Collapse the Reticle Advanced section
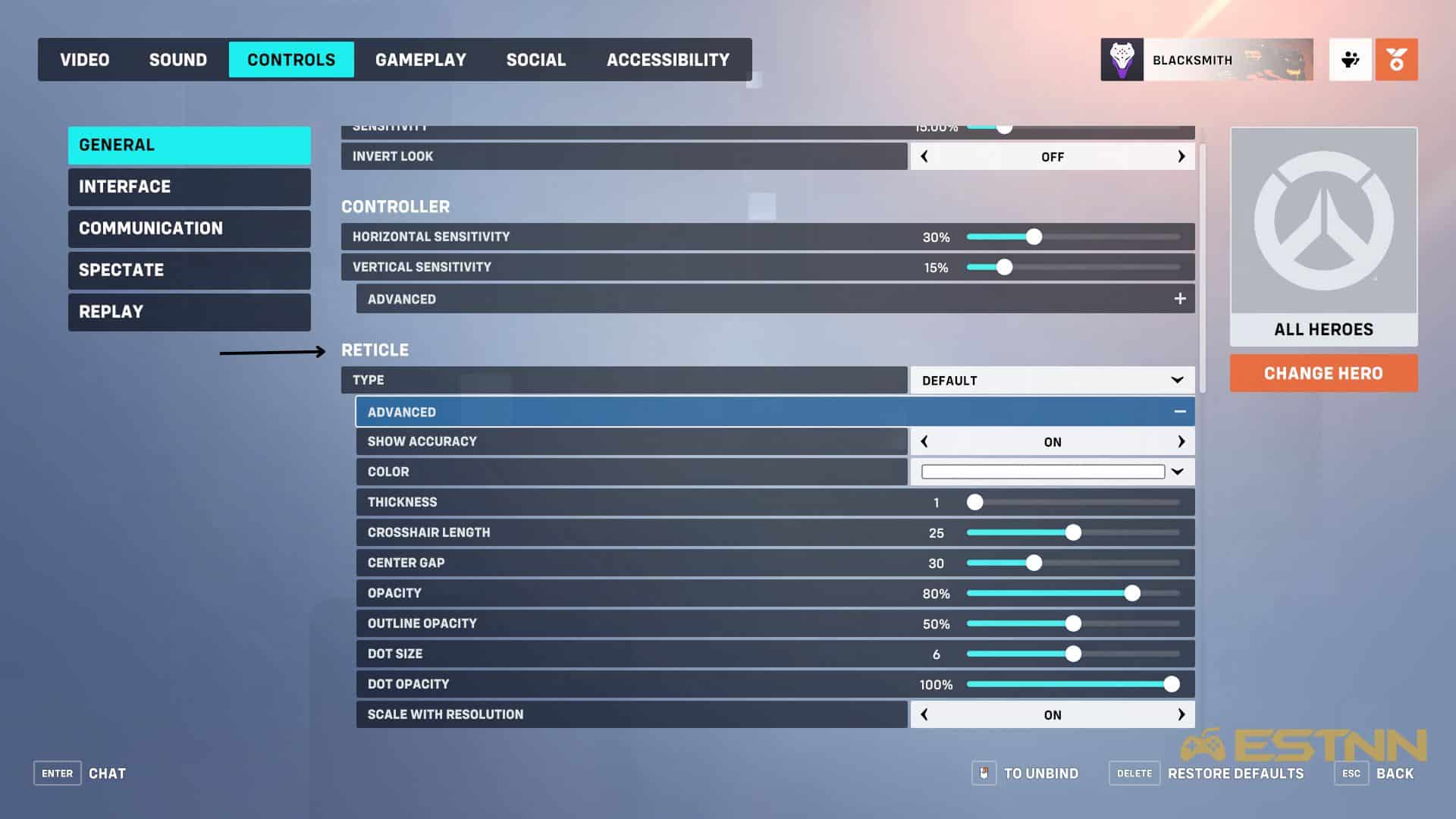1456x819 pixels. tap(1179, 411)
